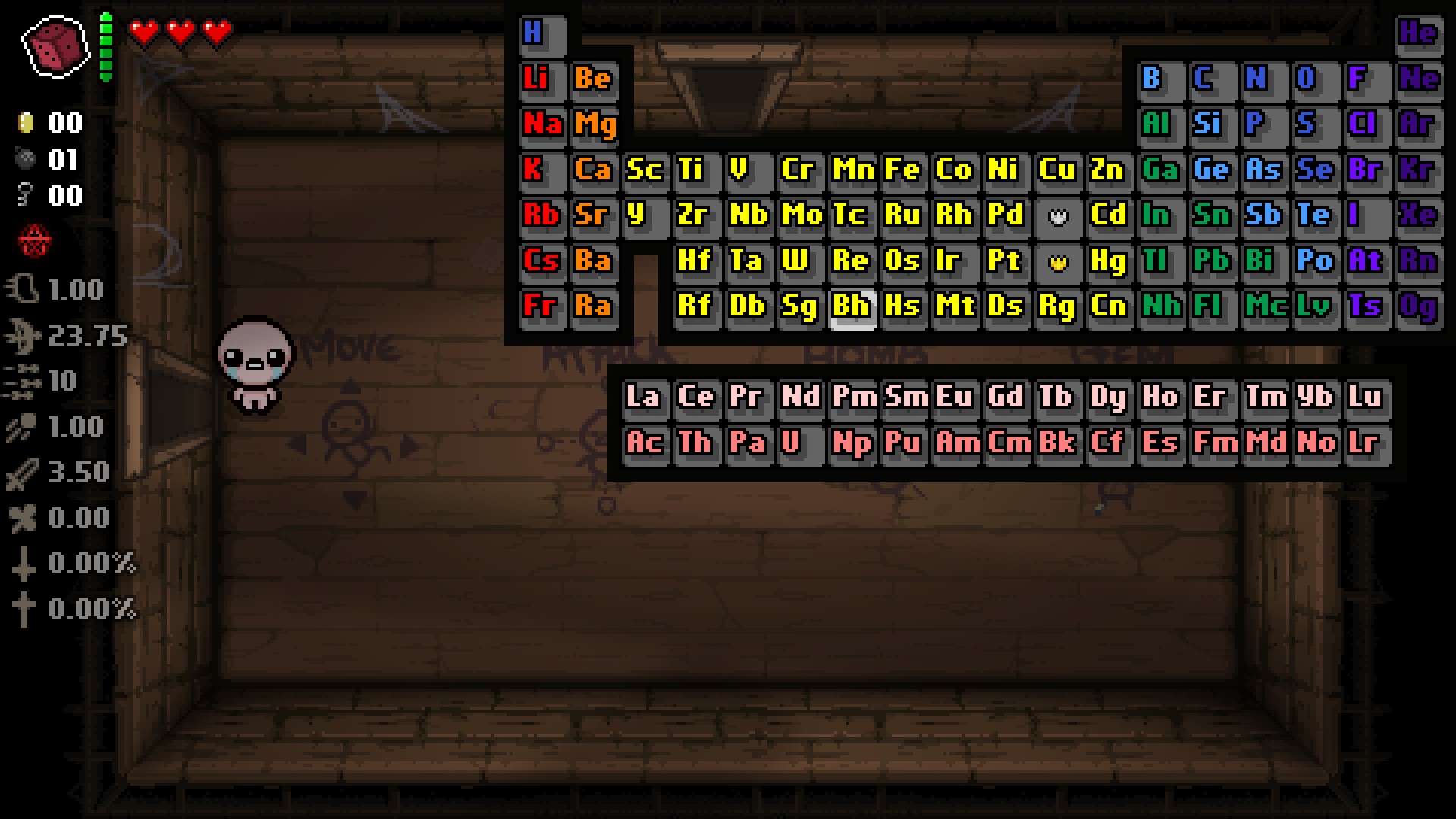Select the Lawrencium (Lr) tile
The height and width of the screenshot is (819, 1456).
click(x=1365, y=444)
